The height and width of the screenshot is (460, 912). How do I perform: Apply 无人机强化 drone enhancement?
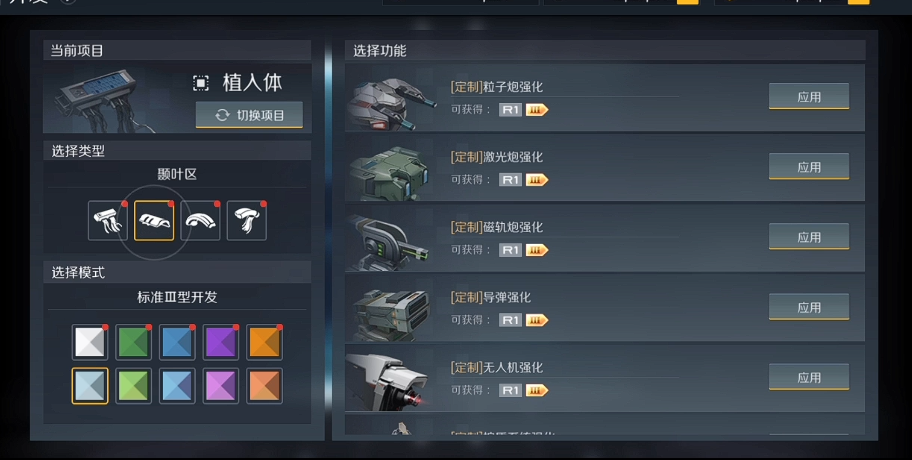[x=808, y=377]
